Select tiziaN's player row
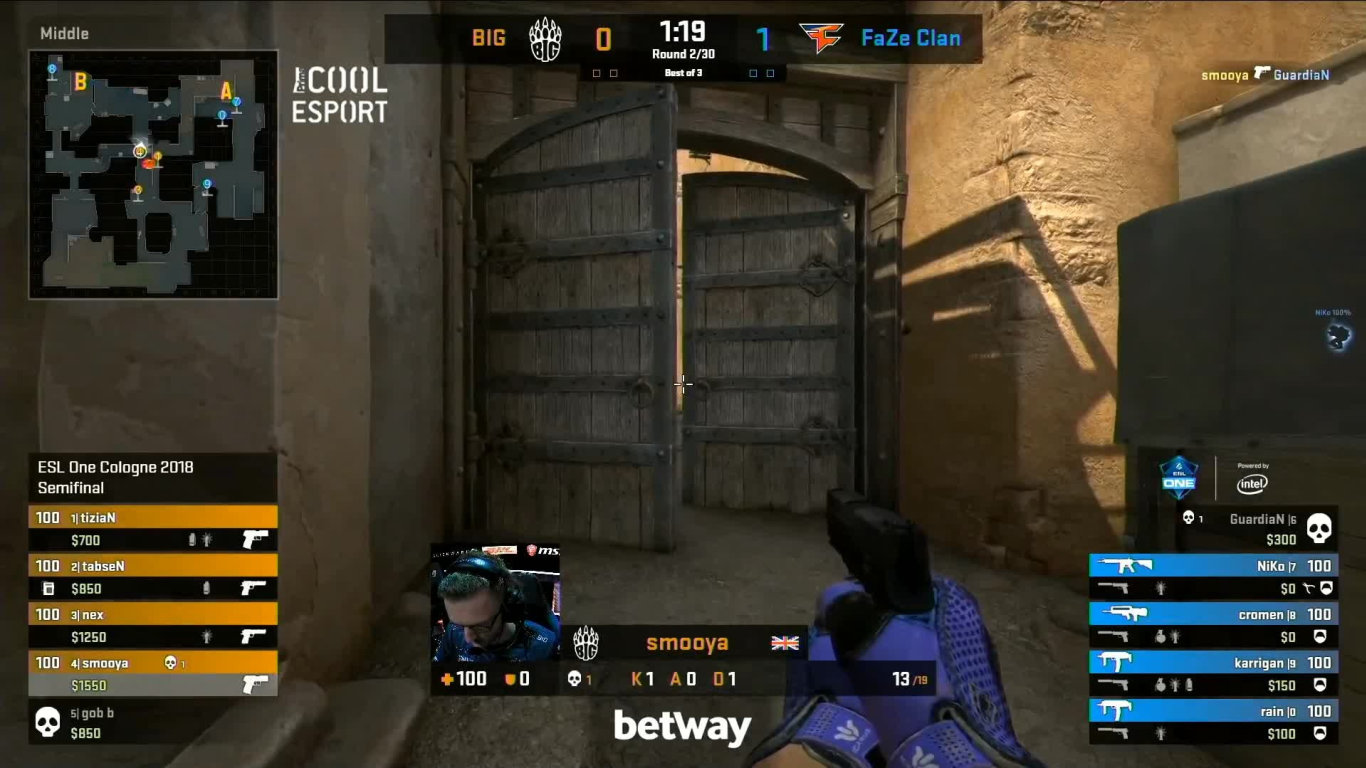 153,528
